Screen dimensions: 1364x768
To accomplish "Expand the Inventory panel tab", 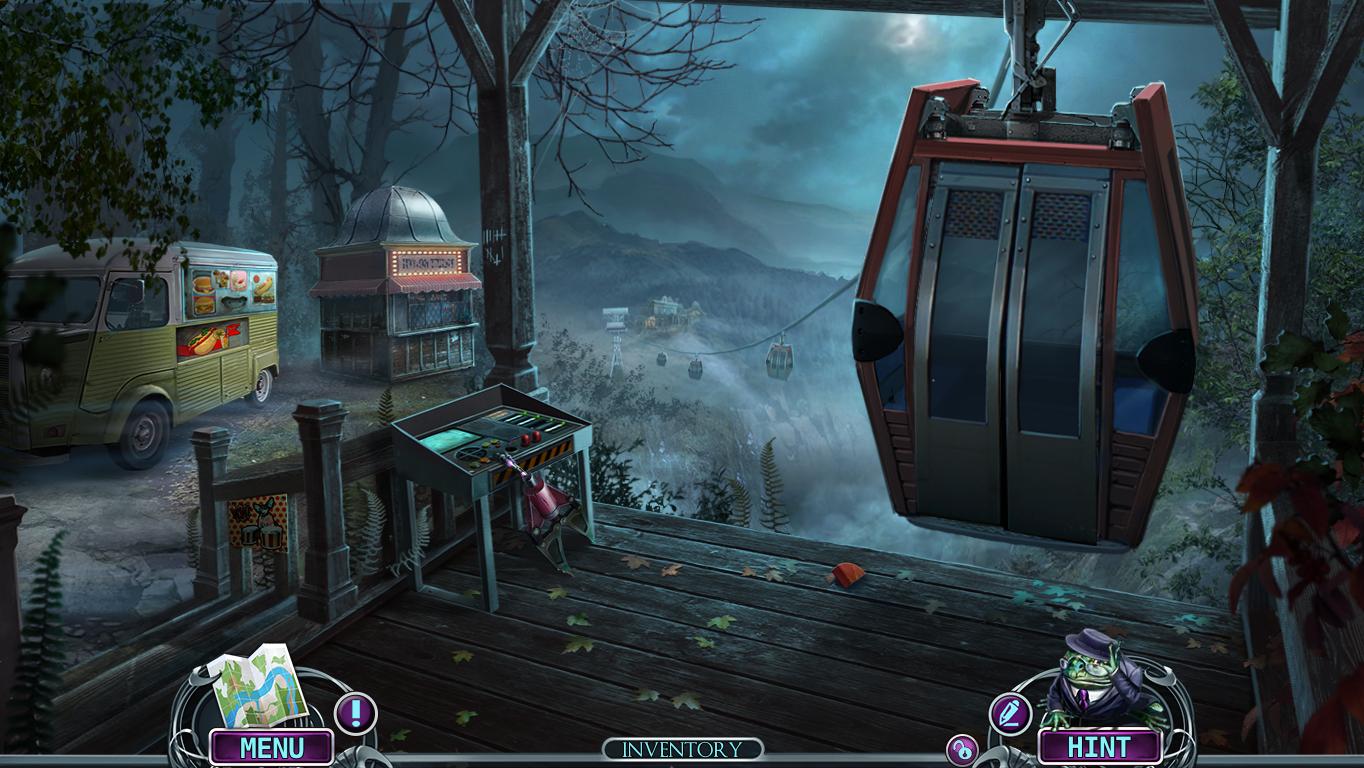I will click(683, 749).
